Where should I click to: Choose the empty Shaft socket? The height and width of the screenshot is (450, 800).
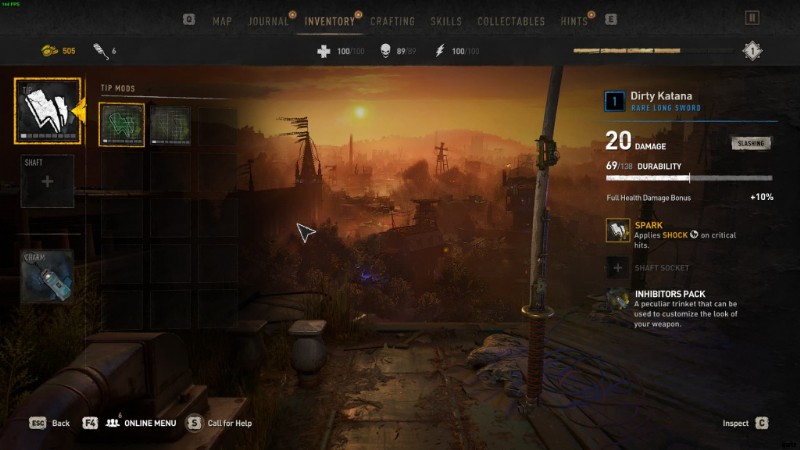[47, 181]
